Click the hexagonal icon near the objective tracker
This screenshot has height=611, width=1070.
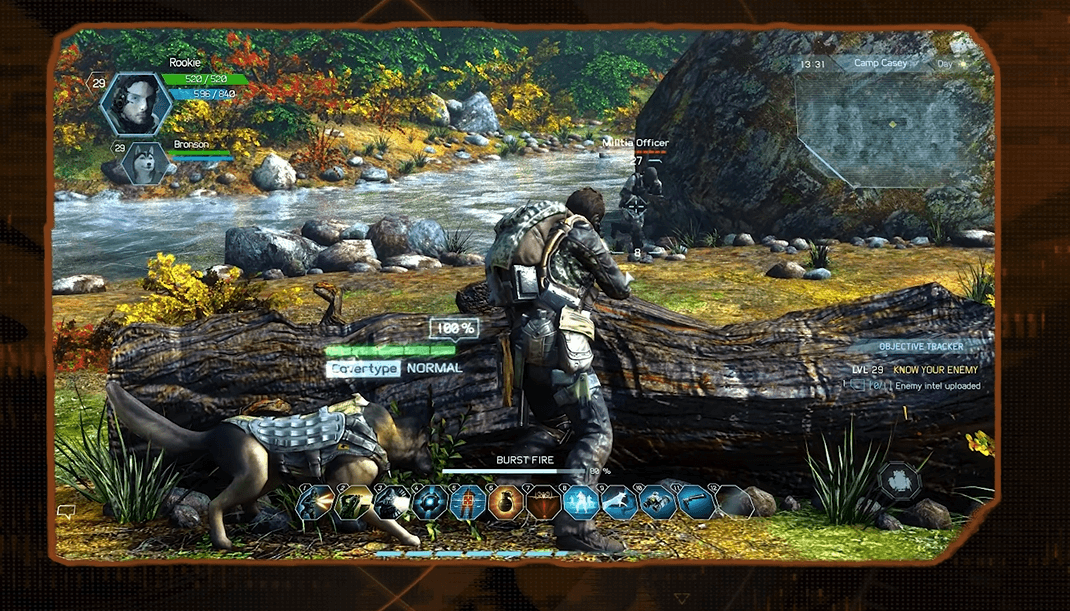point(899,481)
